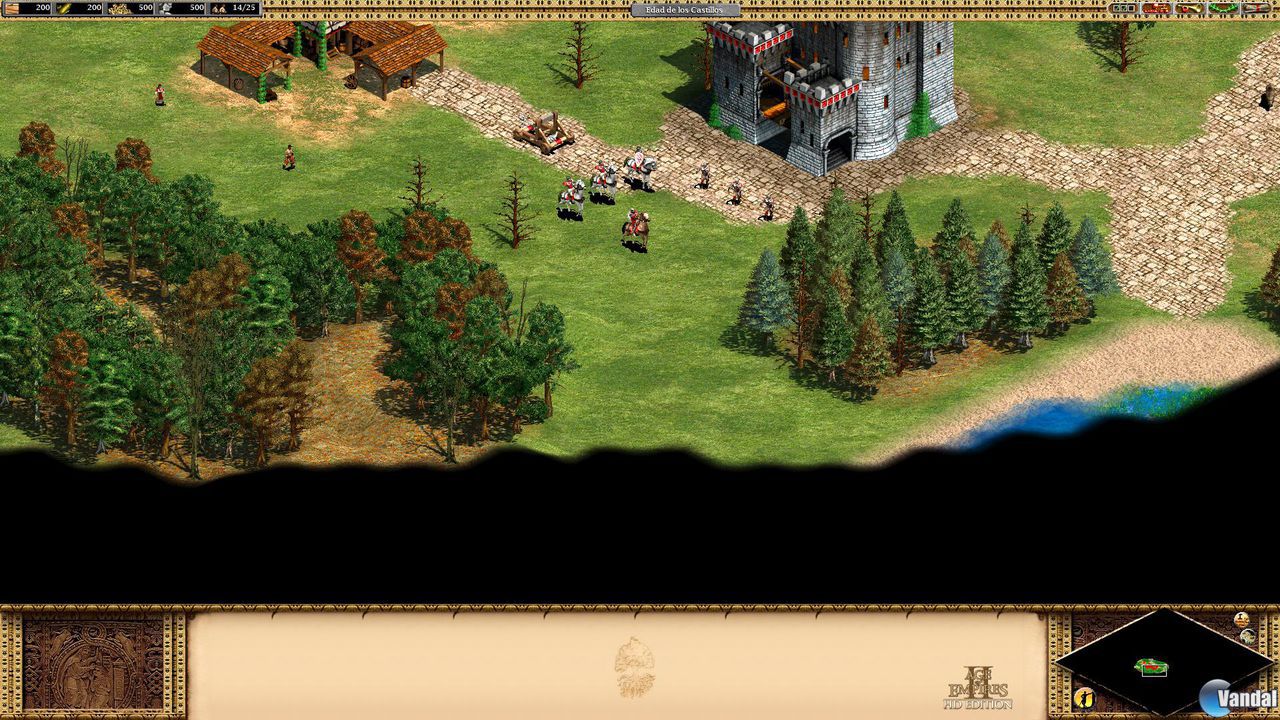1280x720 pixels.
Task: Open the Objectives checklist panel top right
Action: point(1125,8)
